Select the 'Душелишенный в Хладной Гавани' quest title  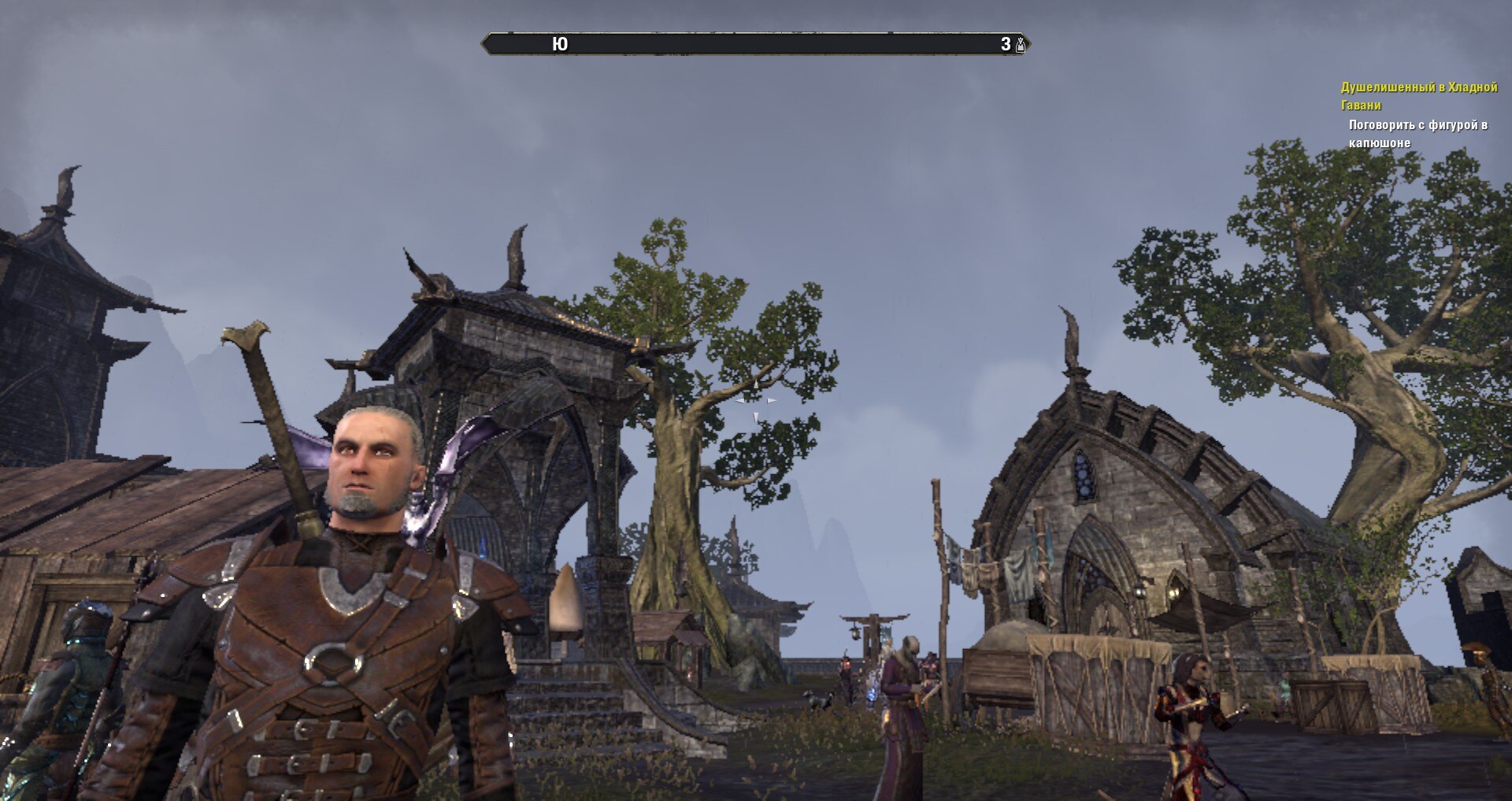pyautogui.click(x=1418, y=95)
